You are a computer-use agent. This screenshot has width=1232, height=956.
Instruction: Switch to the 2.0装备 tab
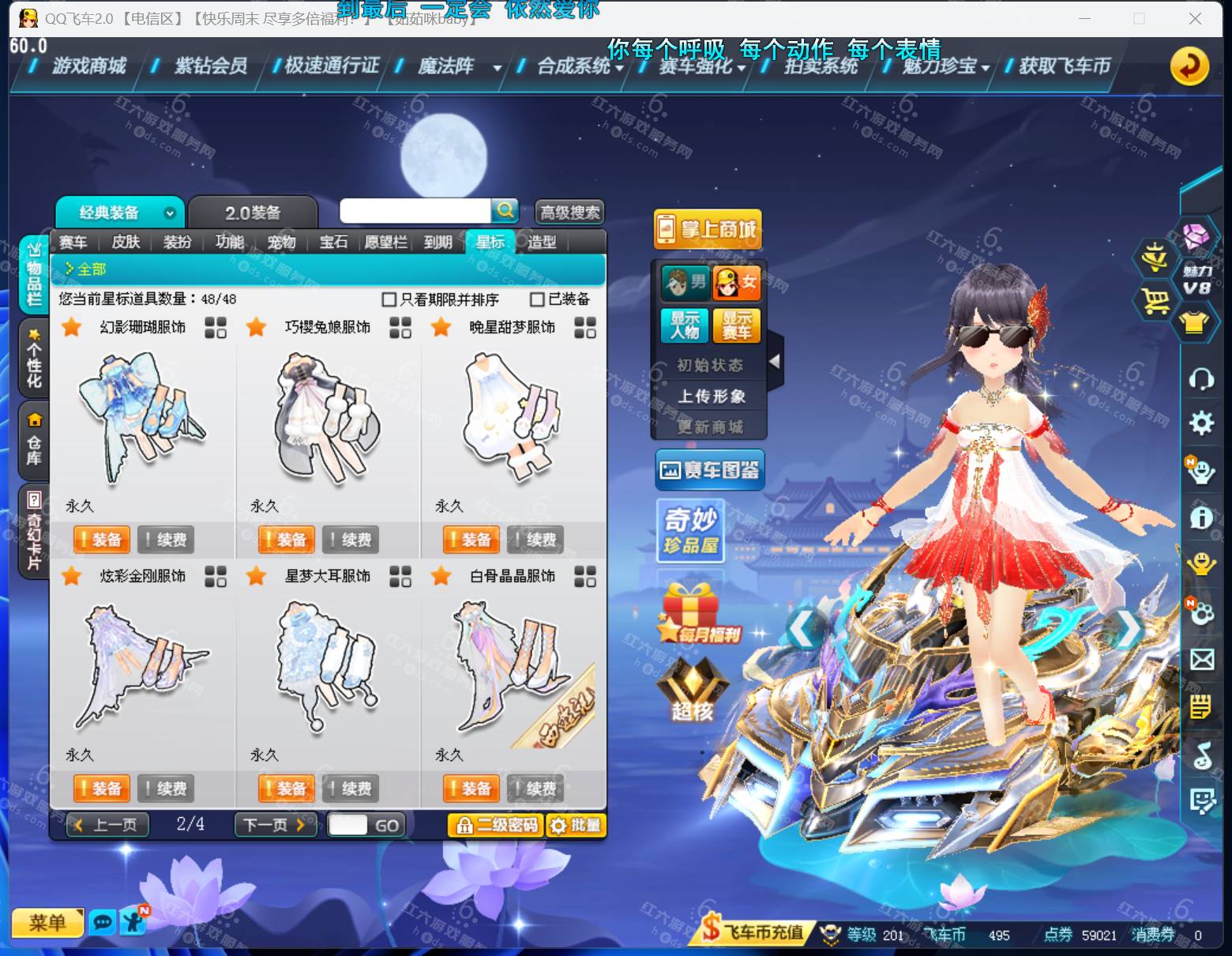point(253,210)
